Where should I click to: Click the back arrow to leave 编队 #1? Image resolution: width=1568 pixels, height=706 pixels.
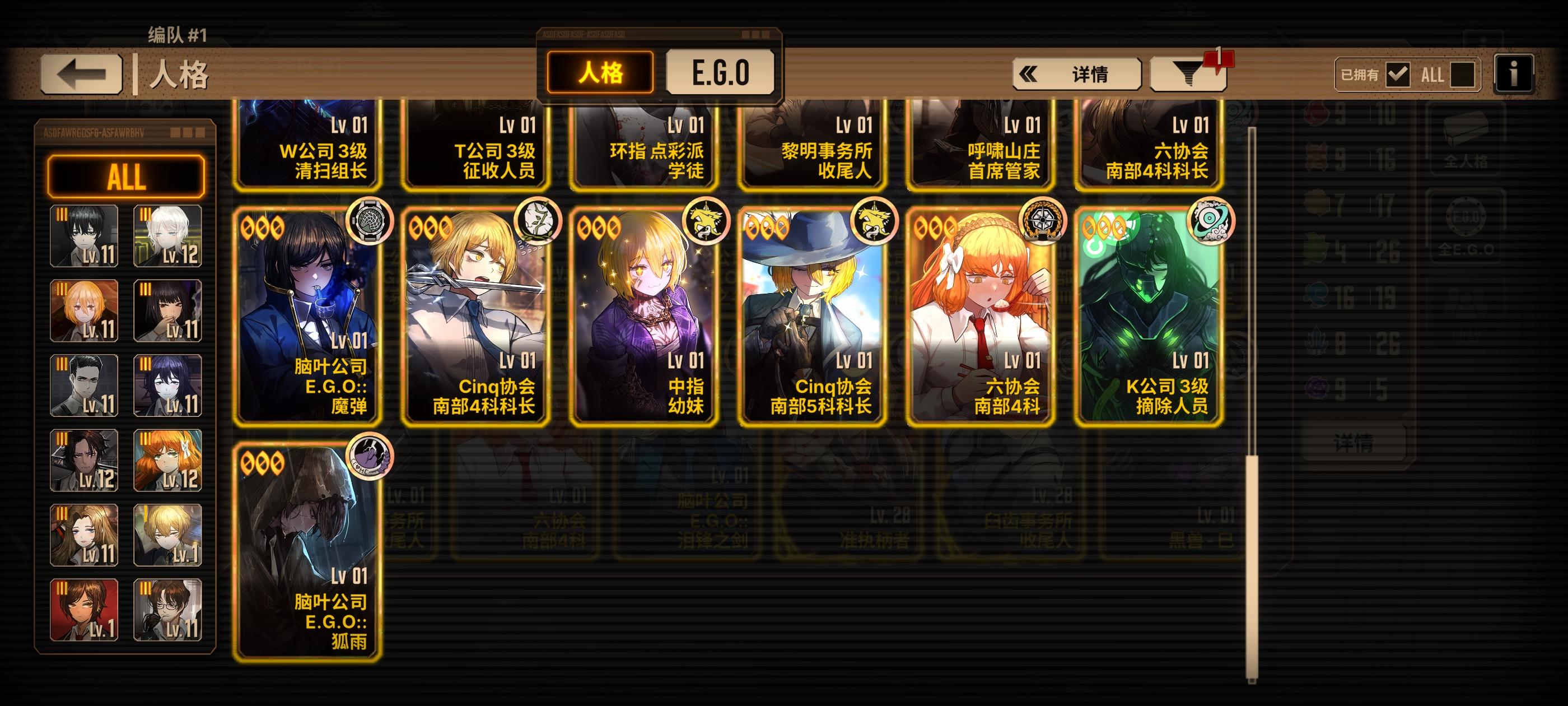[x=79, y=73]
